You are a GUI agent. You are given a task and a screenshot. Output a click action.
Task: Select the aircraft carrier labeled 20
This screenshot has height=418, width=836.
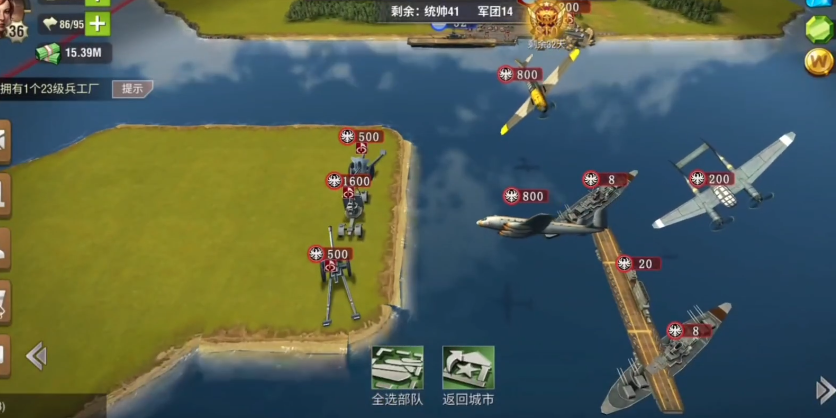(636, 300)
